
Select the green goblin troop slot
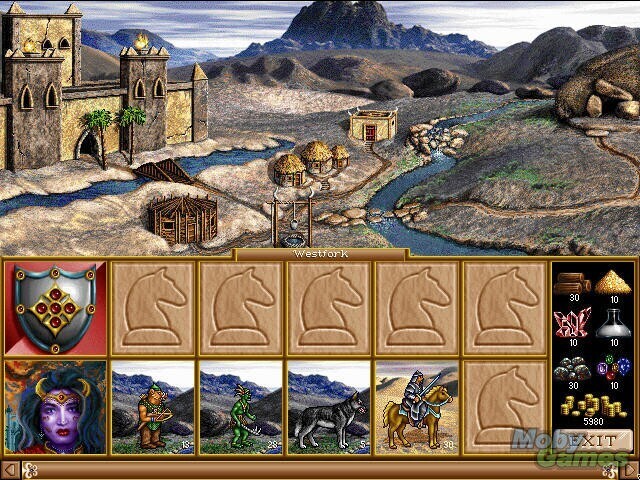pos(241,405)
